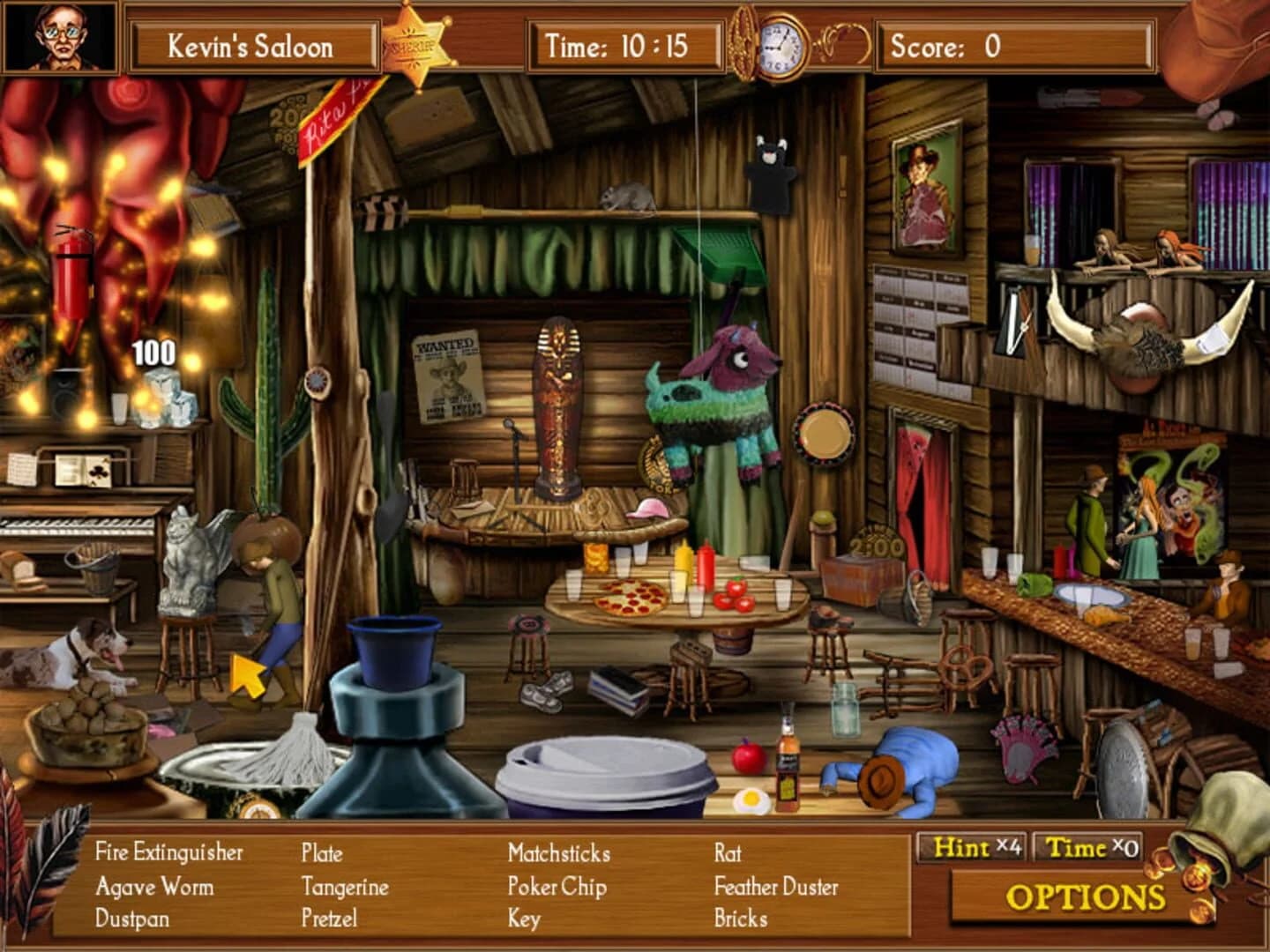Click the golden pocket watch in the top HUD

click(x=774, y=44)
